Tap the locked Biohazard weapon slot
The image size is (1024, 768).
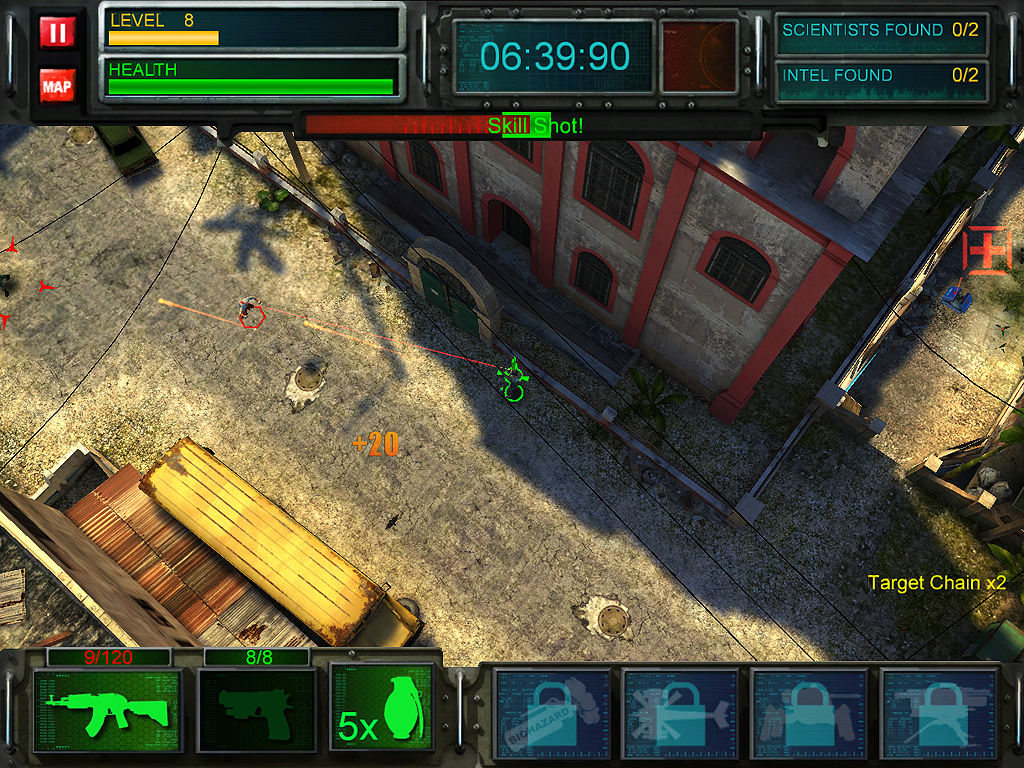[553, 711]
